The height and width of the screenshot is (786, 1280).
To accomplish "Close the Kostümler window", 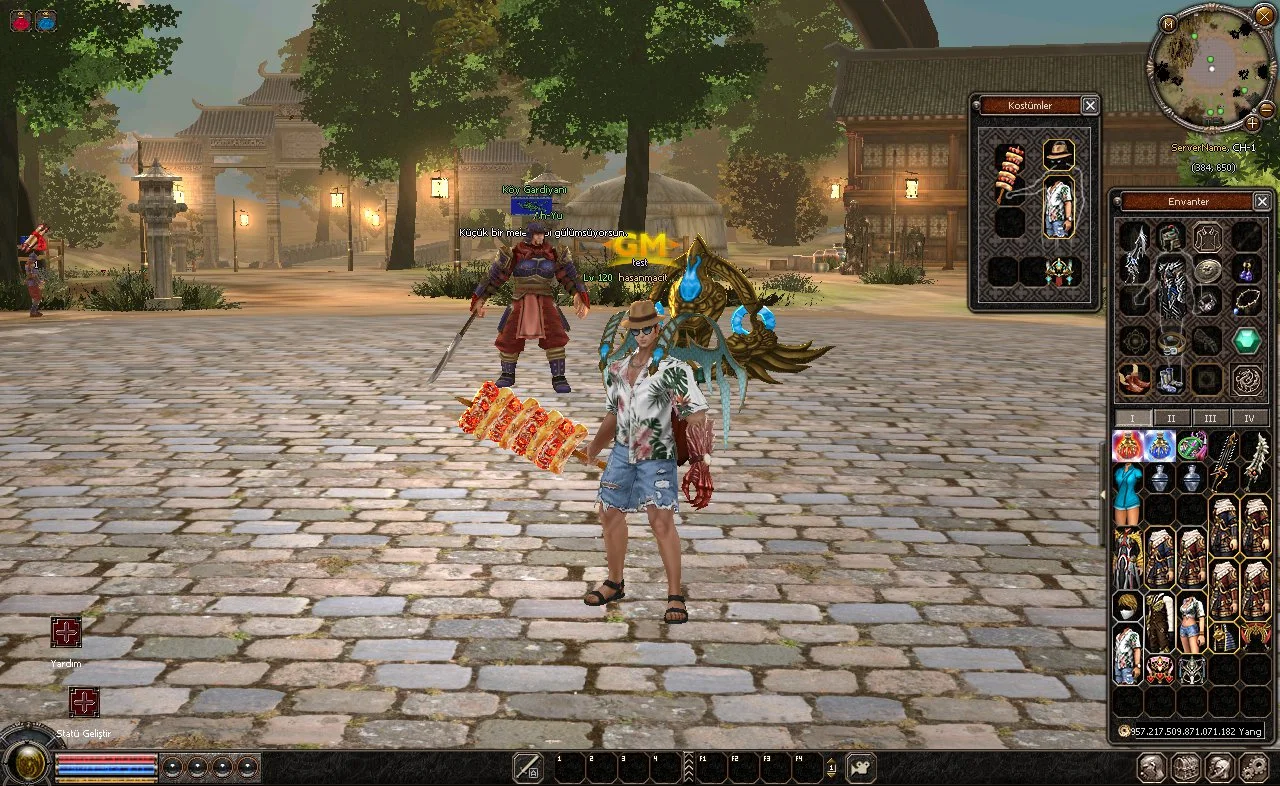I will coord(1090,105).
